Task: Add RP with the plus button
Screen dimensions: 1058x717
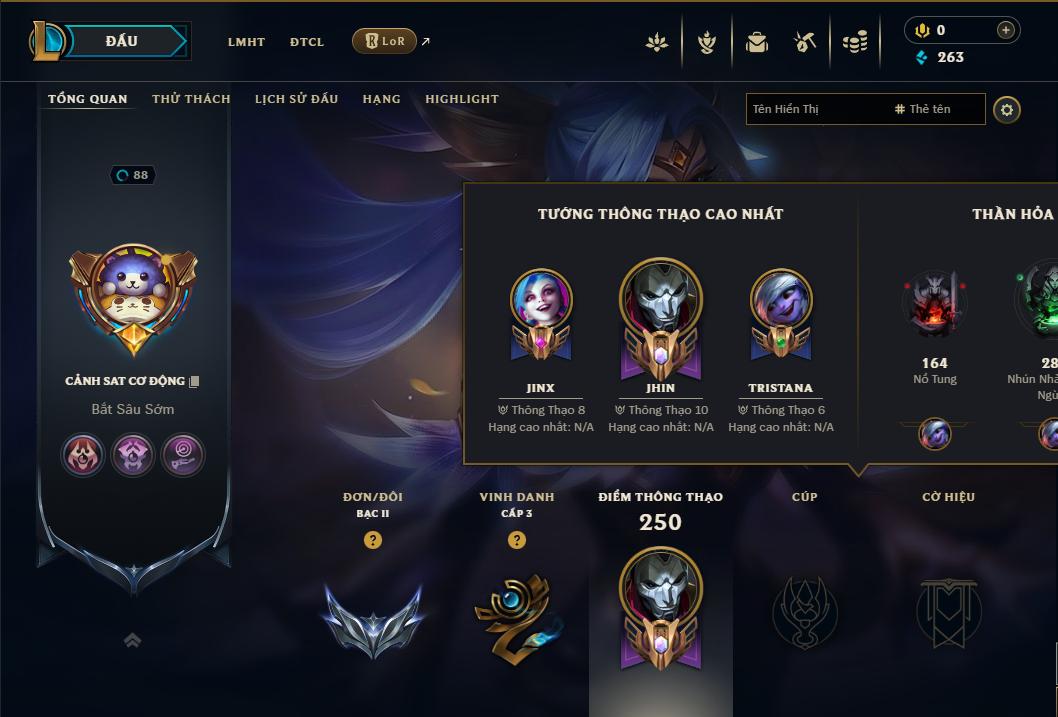Action: (x=1006, y=31)
